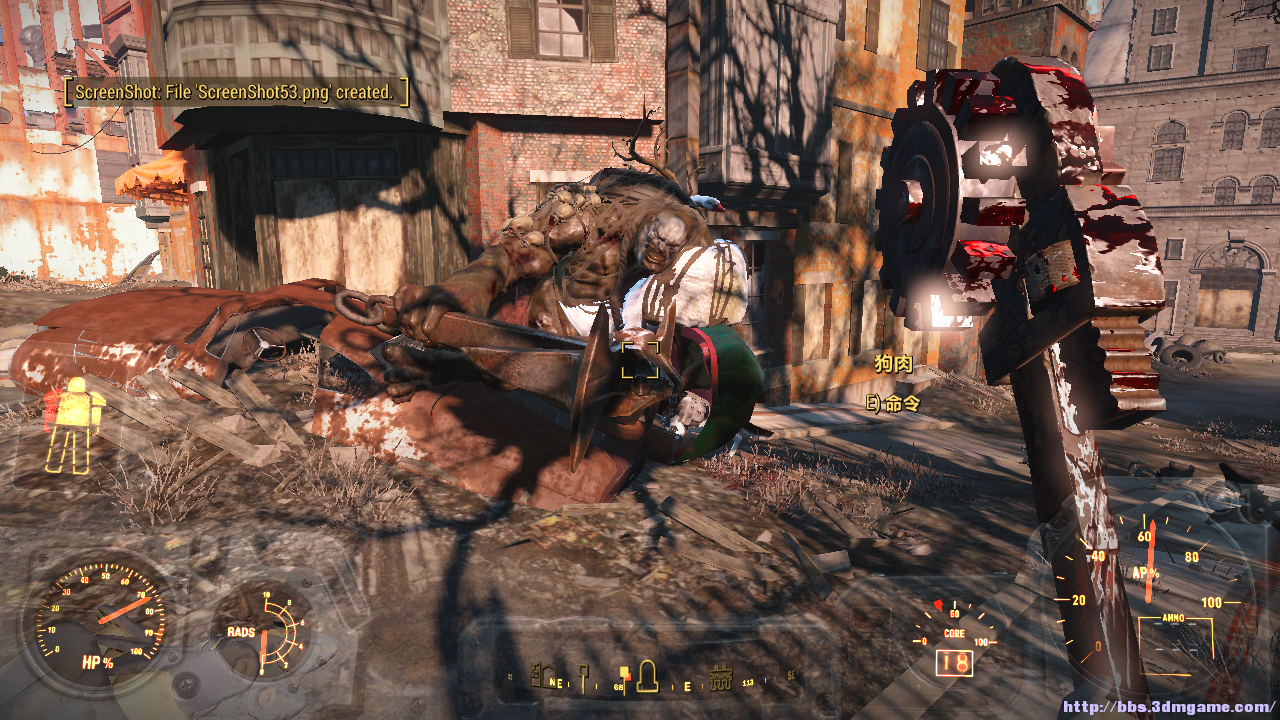Image resolution: width=1280 pixels, height=720 pixels.
Task: Select the filled quest marker on the compass
Action: 625,674
